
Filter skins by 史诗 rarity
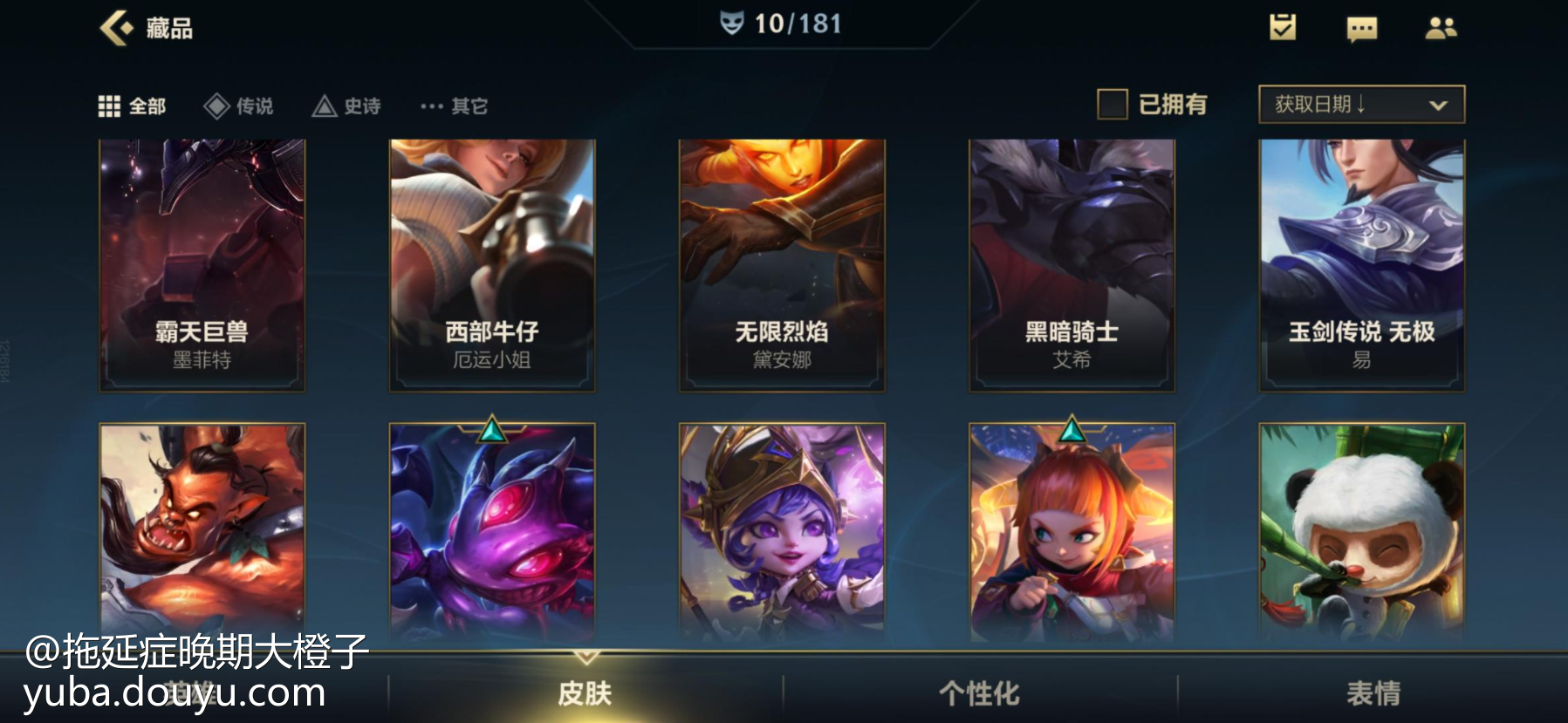point(346,106)
